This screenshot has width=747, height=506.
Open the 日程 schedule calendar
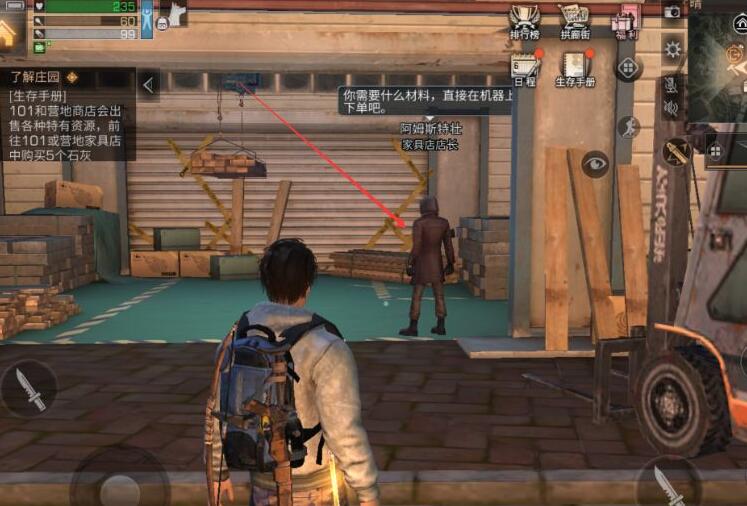525,67
